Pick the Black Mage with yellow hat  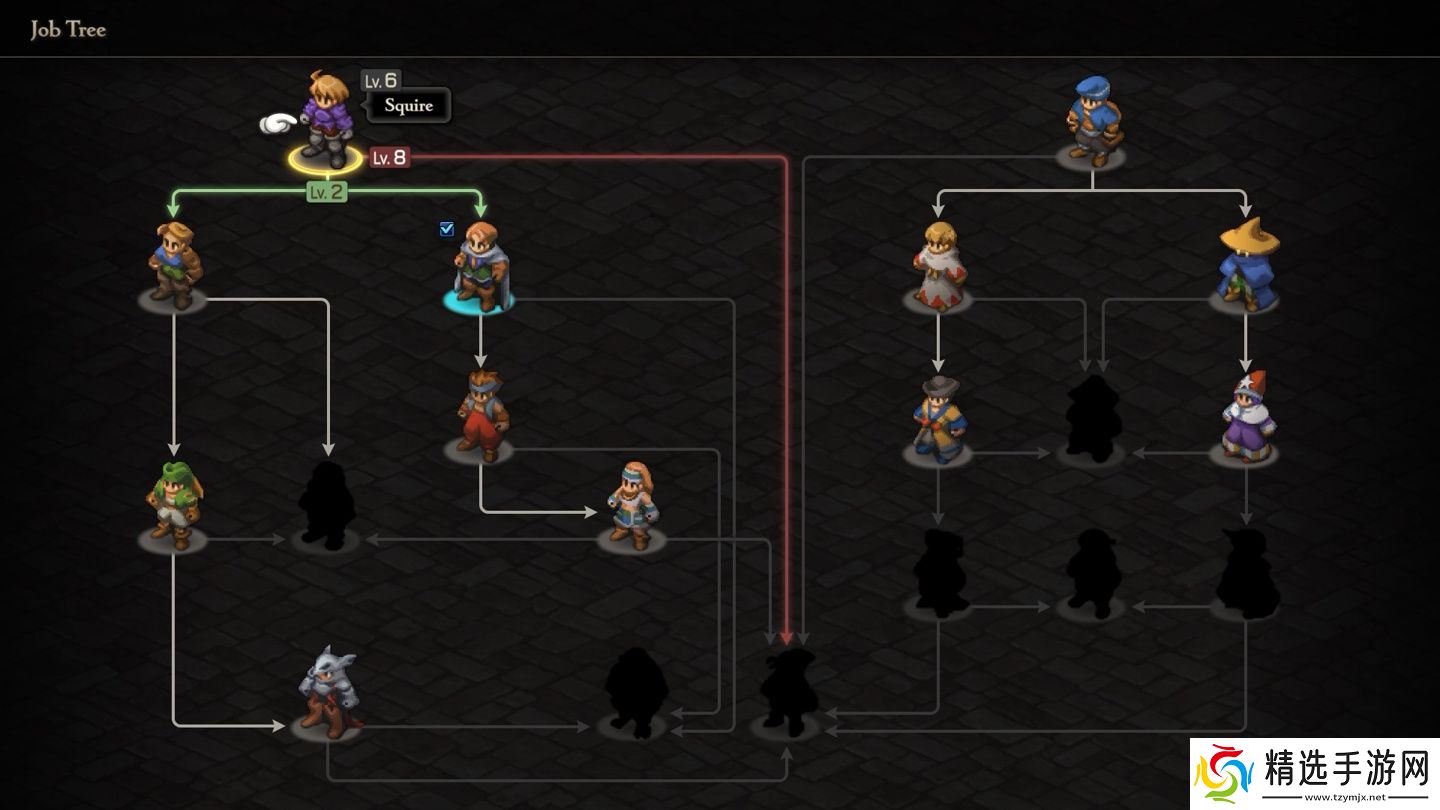(1246, 264)
